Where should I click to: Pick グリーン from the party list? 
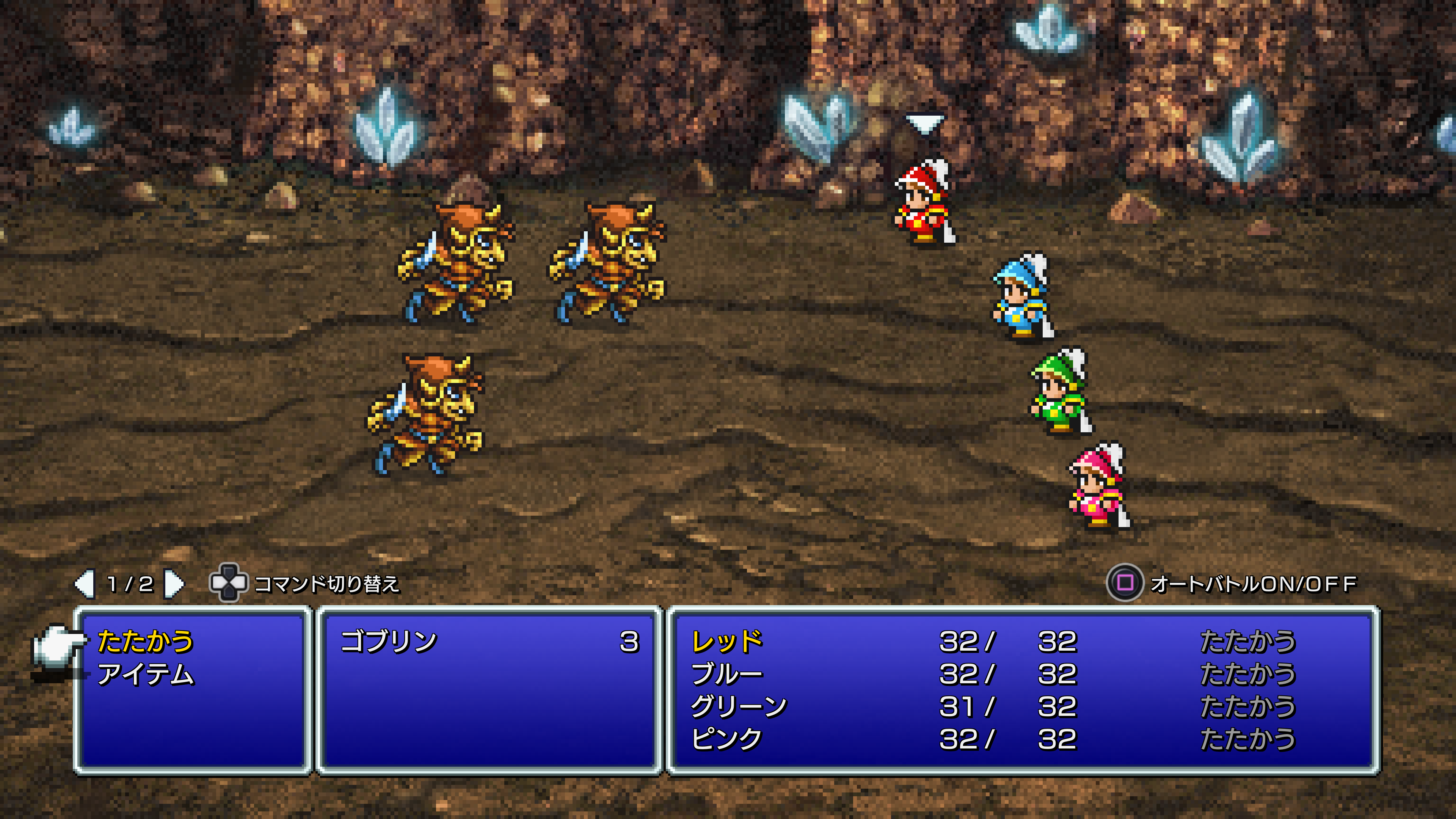coord(738,706)
